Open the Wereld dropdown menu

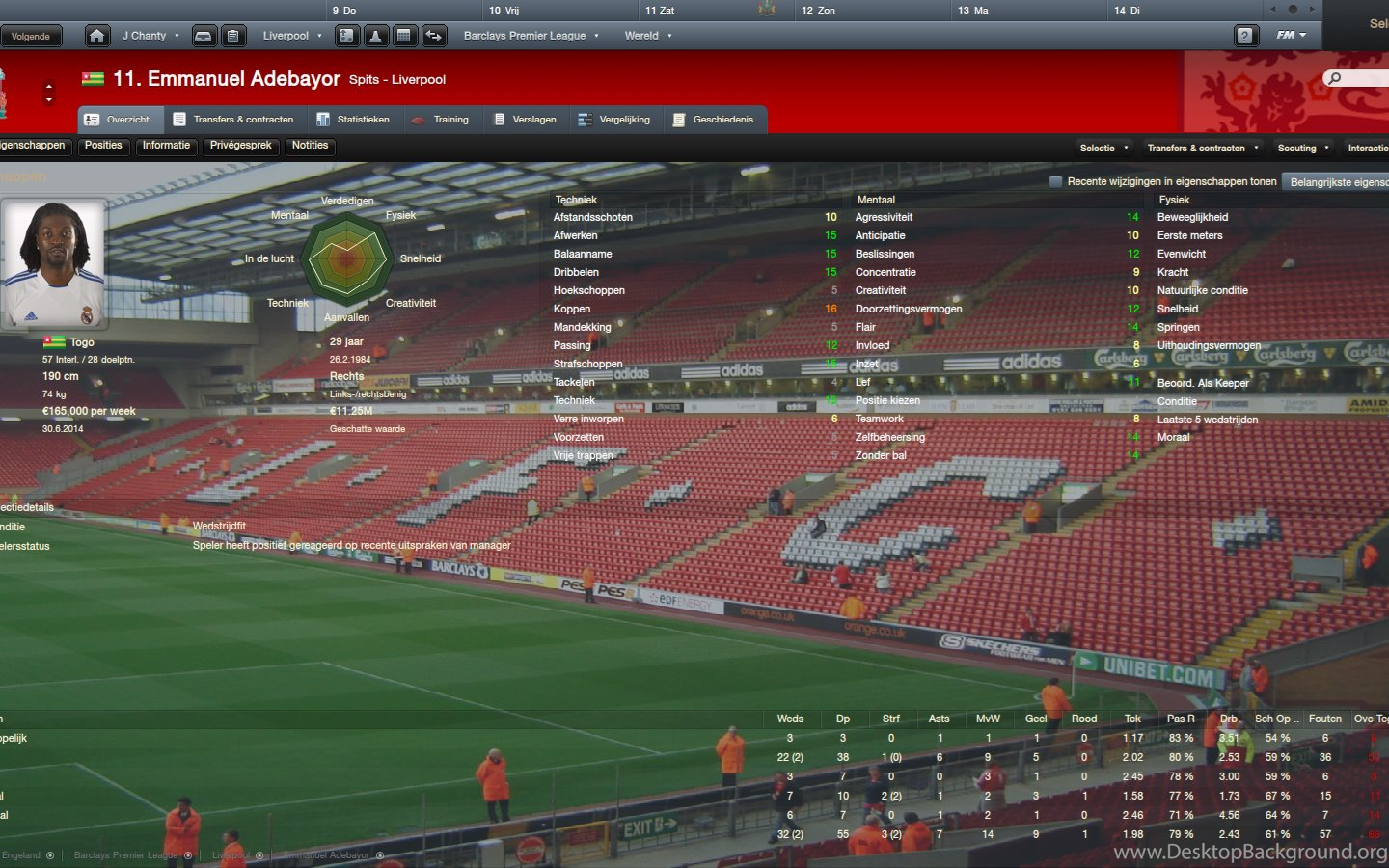point(647,36)
